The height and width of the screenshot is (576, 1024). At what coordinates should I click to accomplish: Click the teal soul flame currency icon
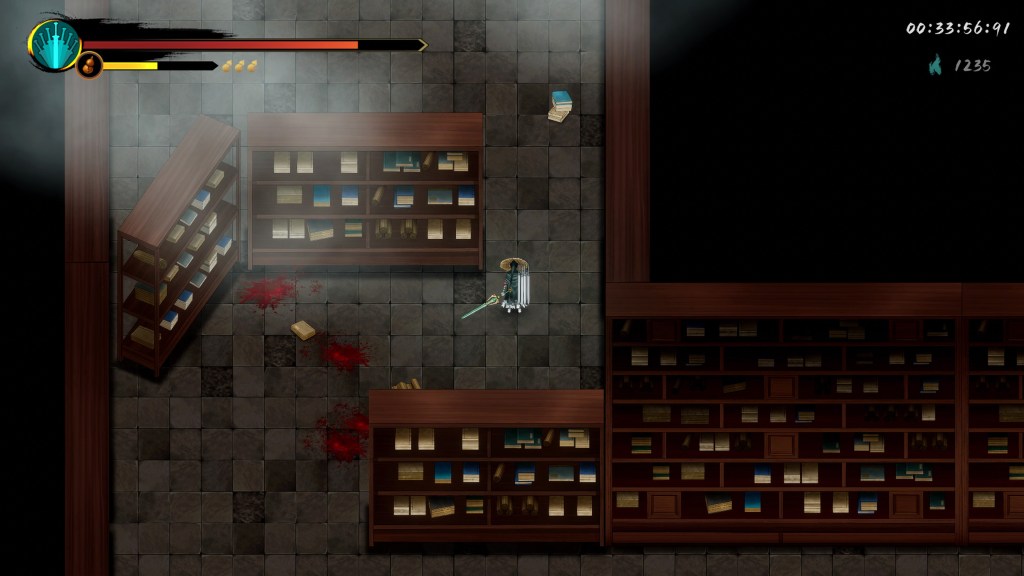tap(936, 66)
